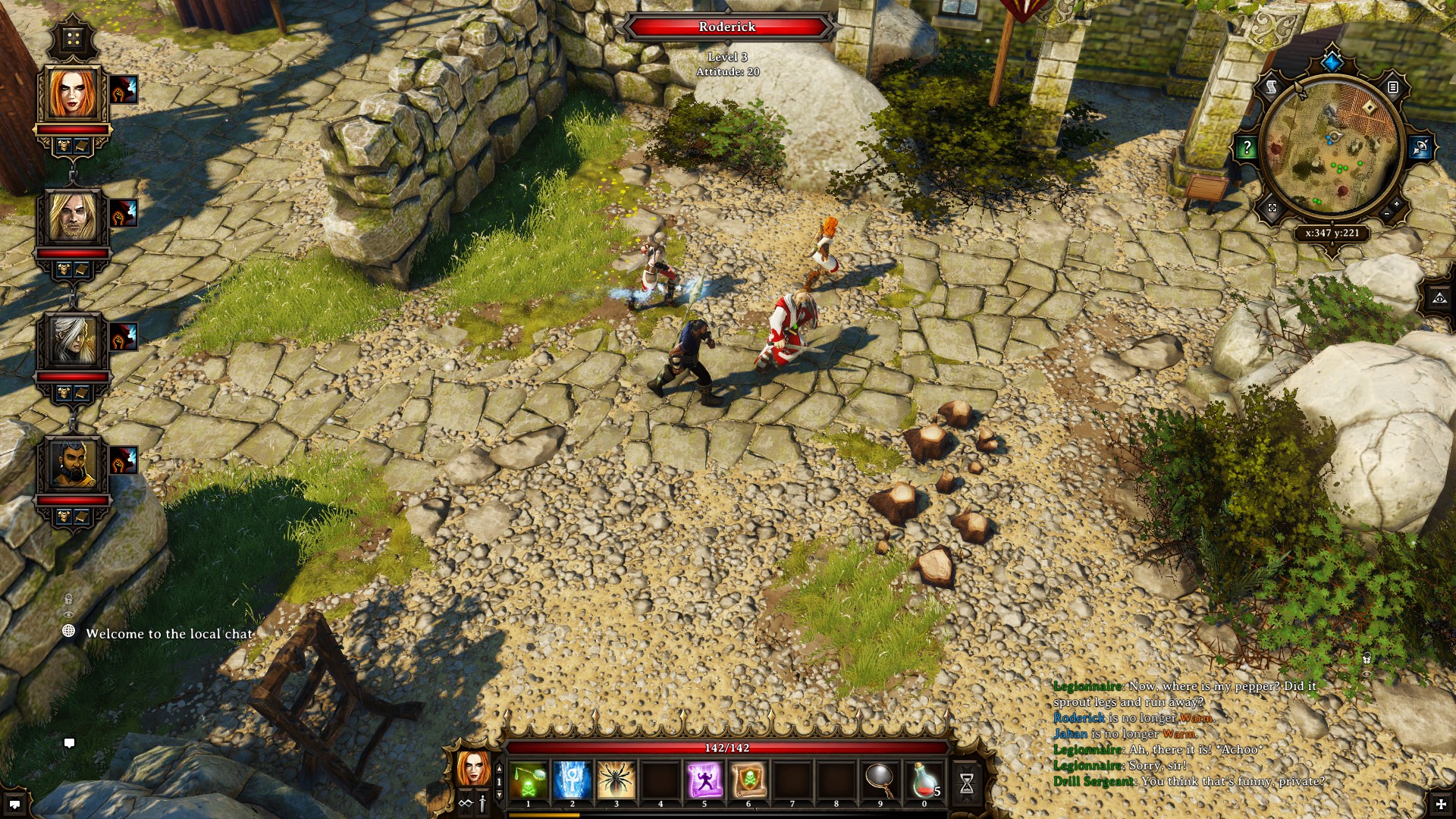Zoom in the minimap with the plus button
This screenshot has width=1456, height=819.
click(x=1397, y=205)
